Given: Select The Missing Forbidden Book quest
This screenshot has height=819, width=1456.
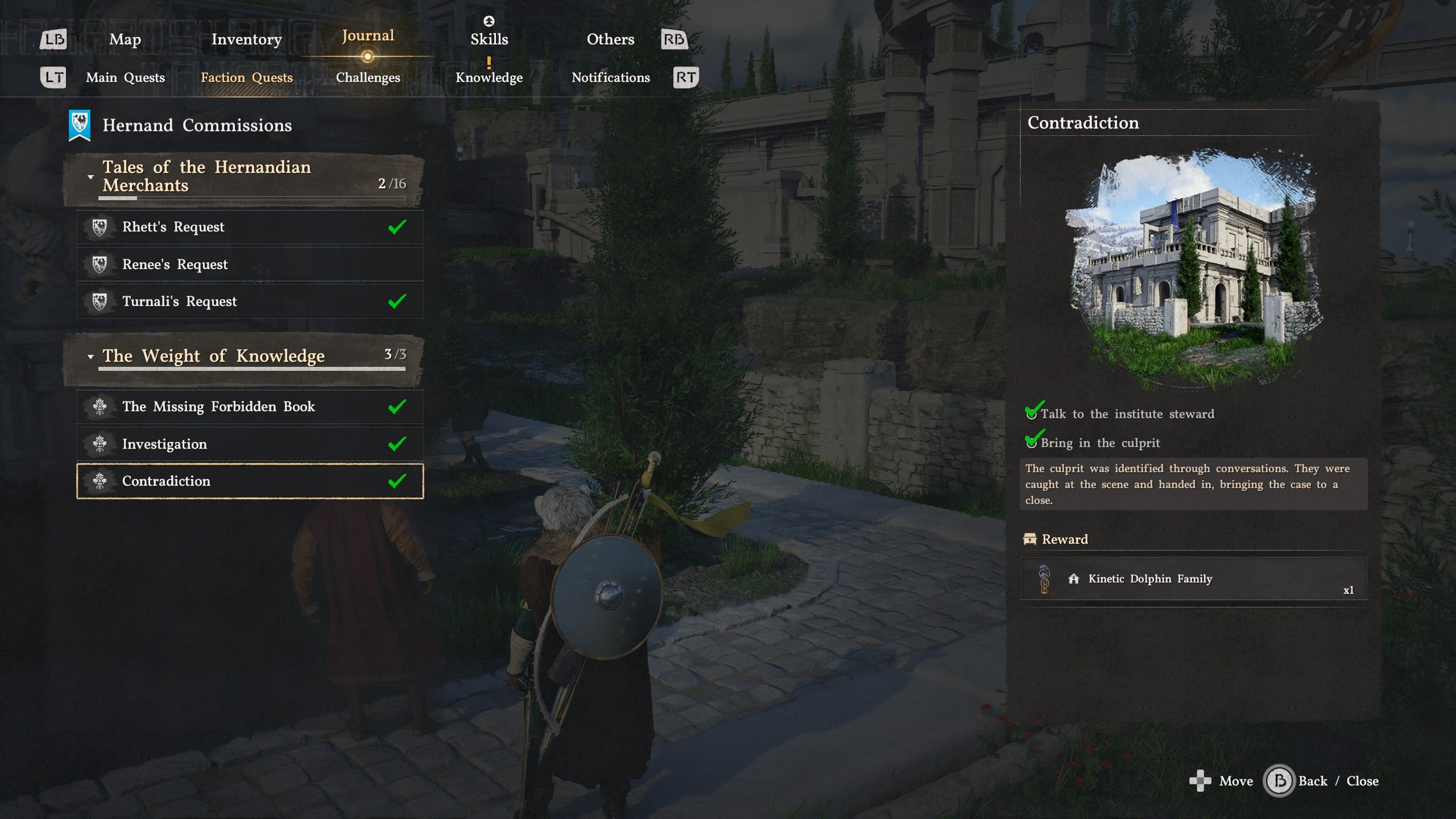Looking at the screenshot, I should (x=250, y=407).
